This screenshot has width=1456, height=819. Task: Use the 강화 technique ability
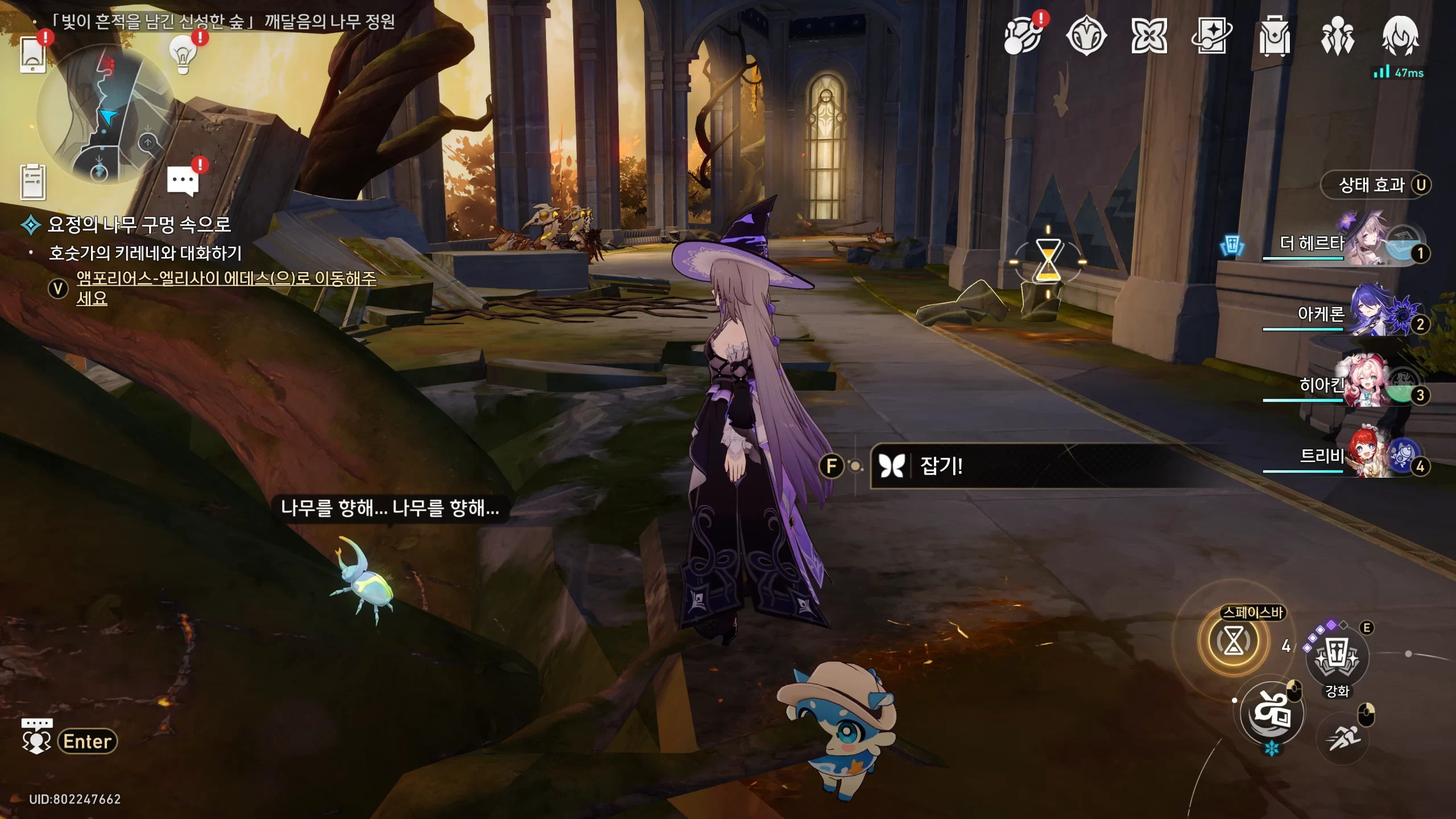point(1337,657)
